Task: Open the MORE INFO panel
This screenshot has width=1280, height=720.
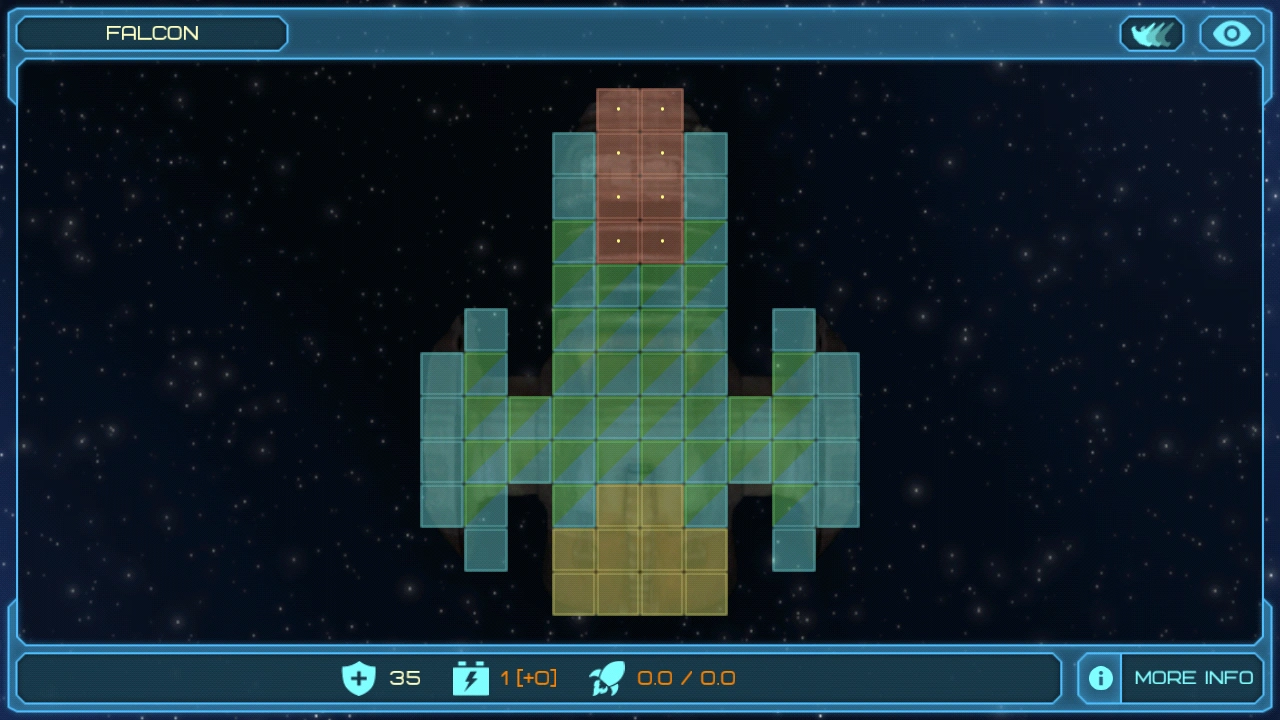Action: [x=1194, y=677]
